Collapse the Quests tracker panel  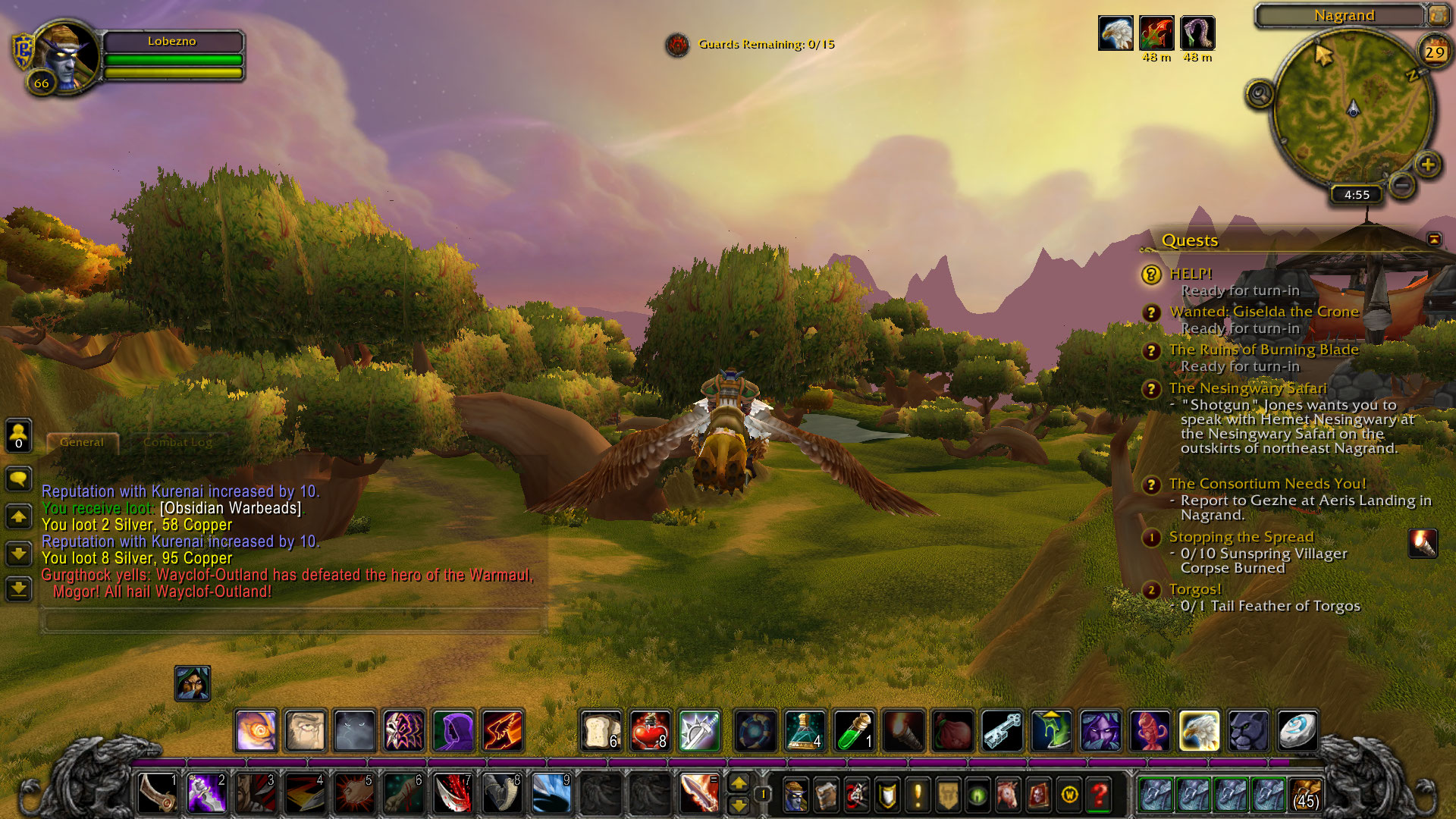click(x=1434, y=240)
